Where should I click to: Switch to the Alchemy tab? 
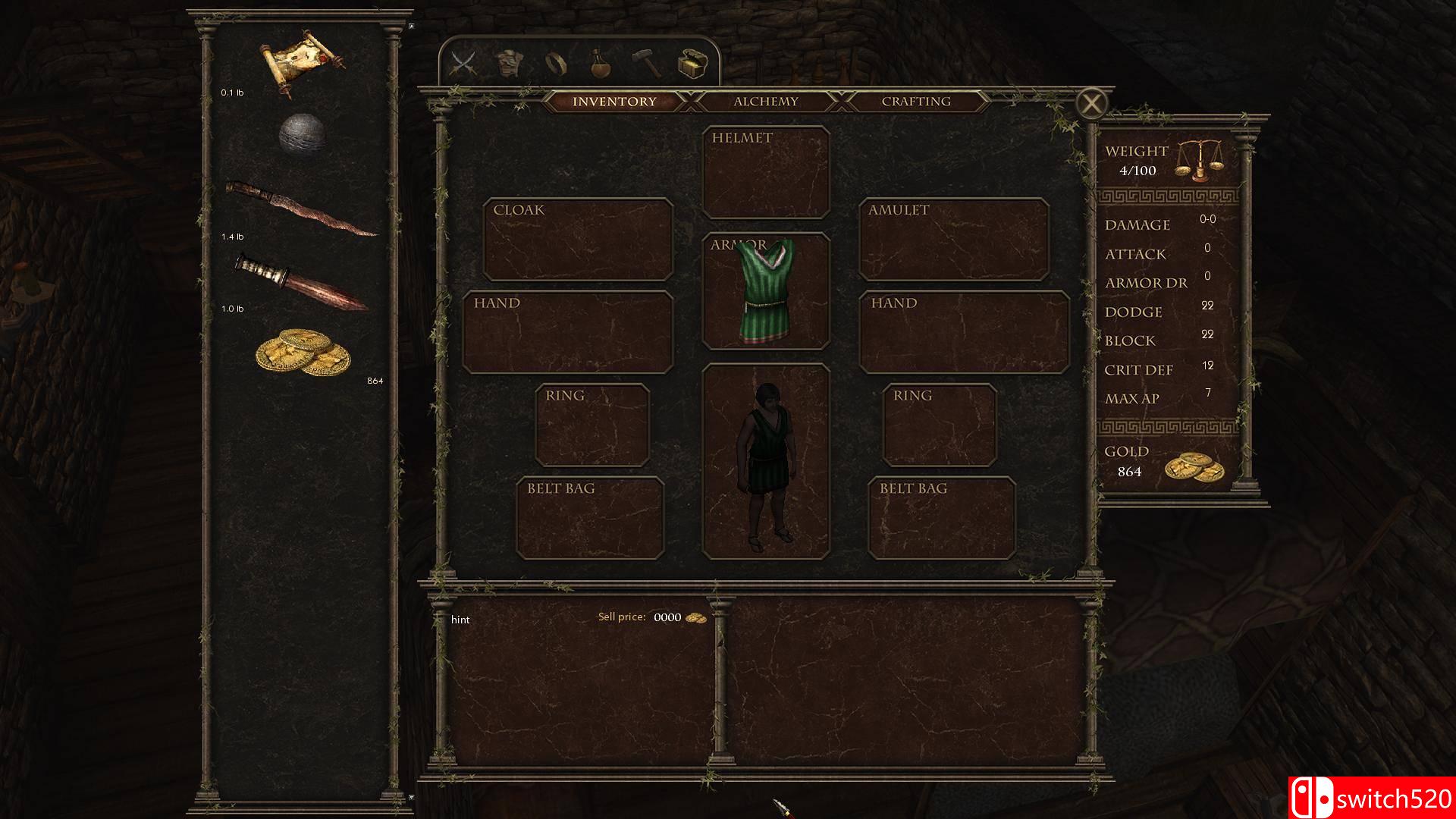tap(765, 101)
